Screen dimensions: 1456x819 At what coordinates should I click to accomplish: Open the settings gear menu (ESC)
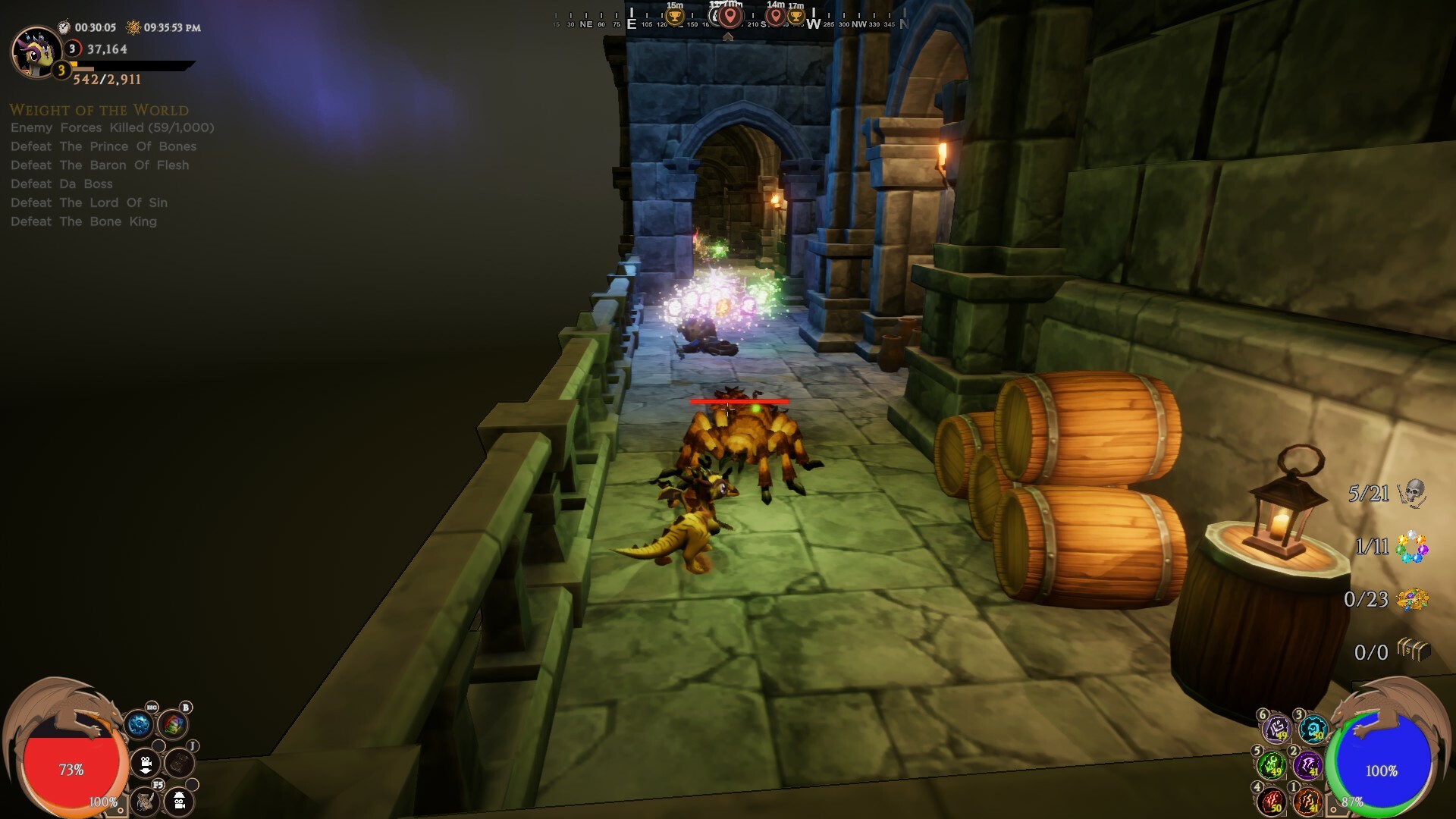pyautogui.click(x=140, y=726)
